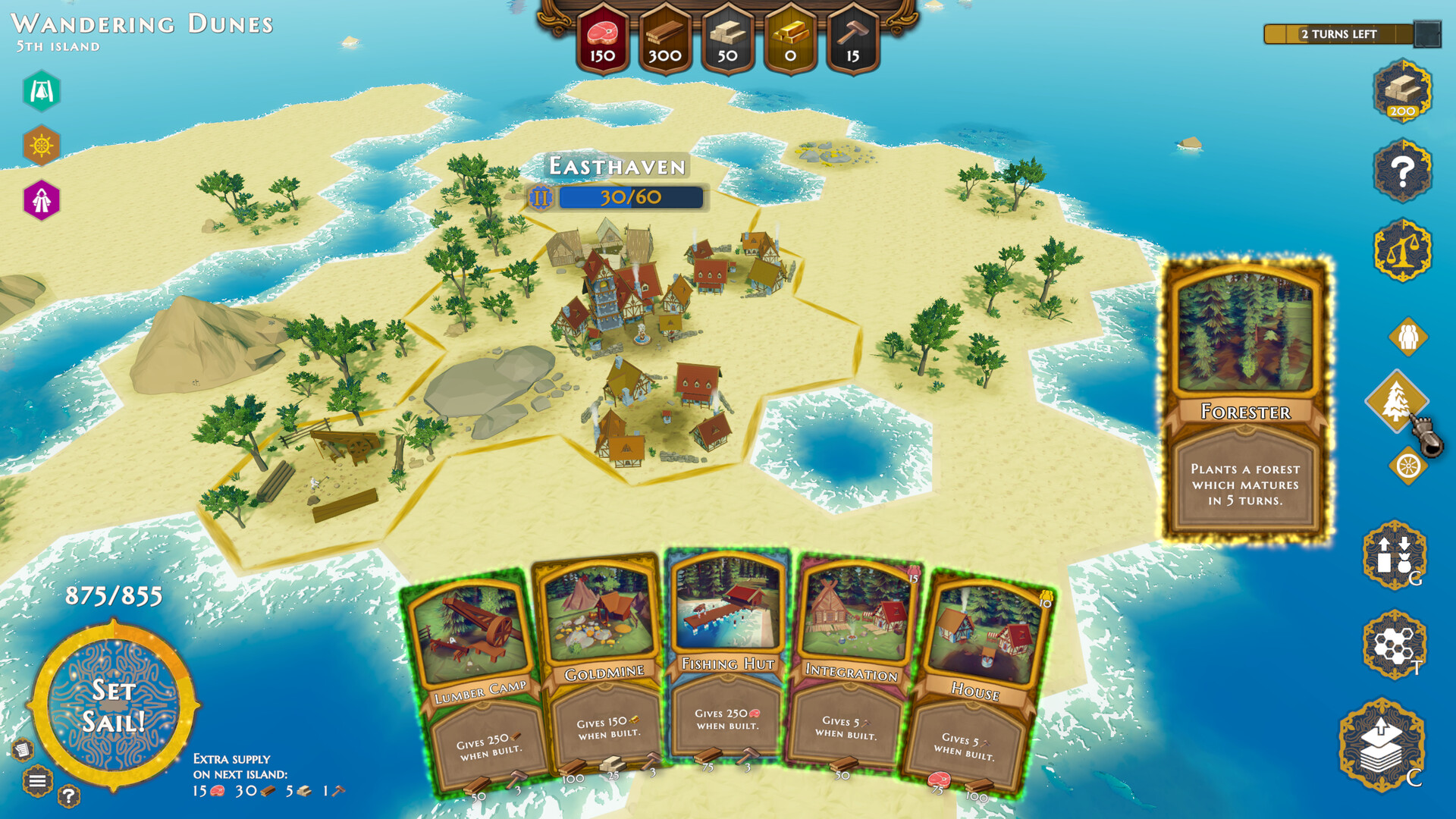Click the wood stockpile icon showing 200
The image size is (1456, 819).
click(x=1401, y=93)
